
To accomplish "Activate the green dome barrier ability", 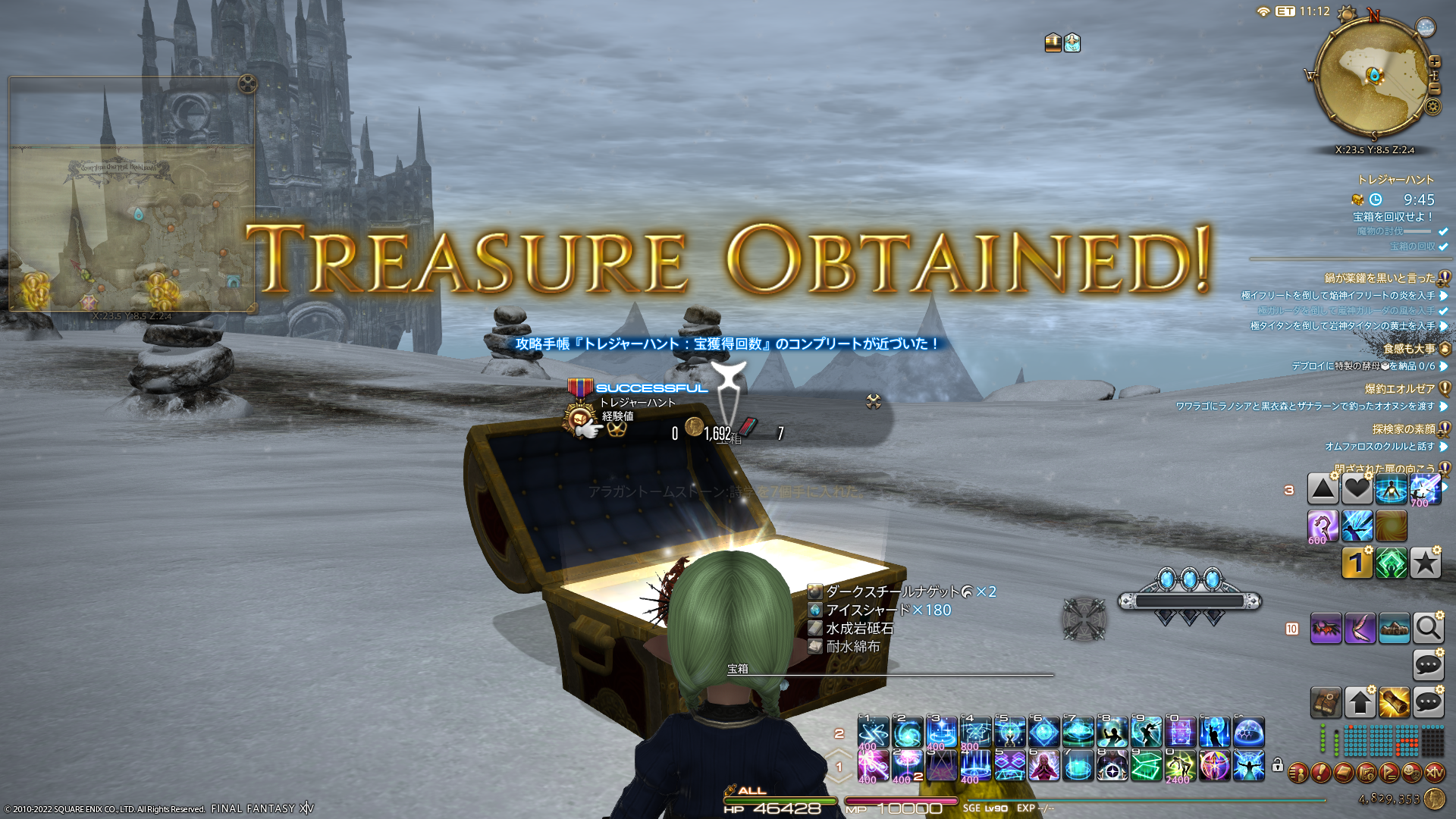I will coord(1249,733).
